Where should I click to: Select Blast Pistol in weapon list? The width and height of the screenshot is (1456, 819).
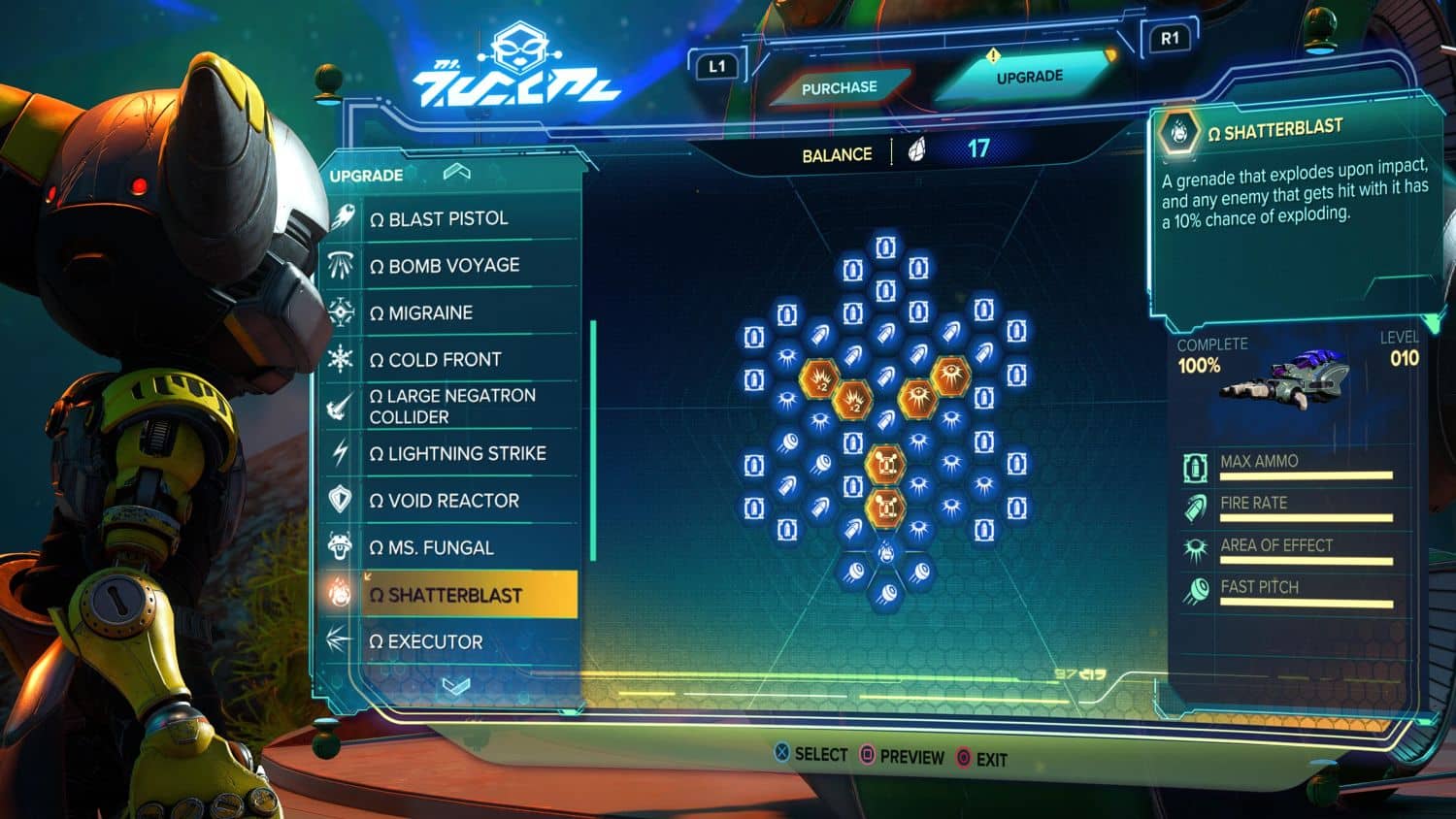[448, 218]
